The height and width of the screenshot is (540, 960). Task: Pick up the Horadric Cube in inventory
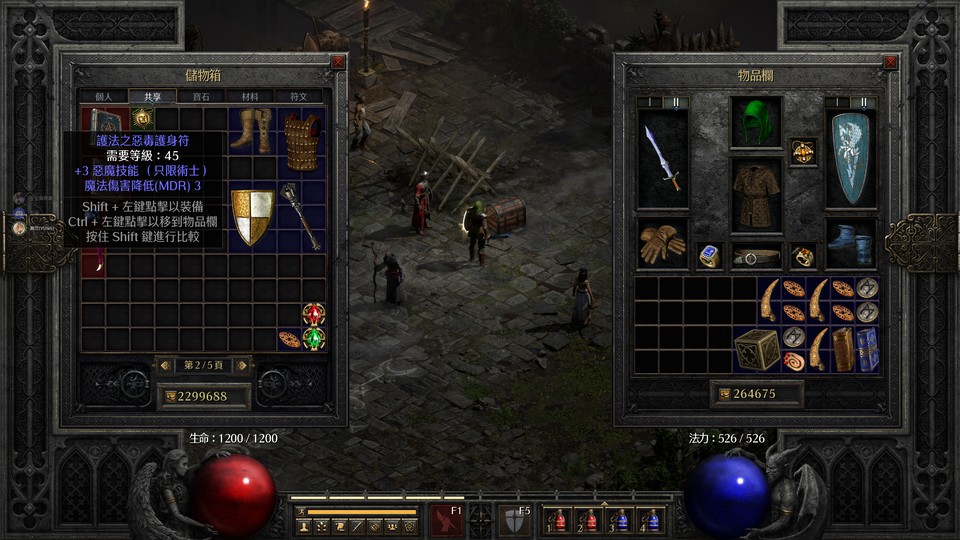755,349
